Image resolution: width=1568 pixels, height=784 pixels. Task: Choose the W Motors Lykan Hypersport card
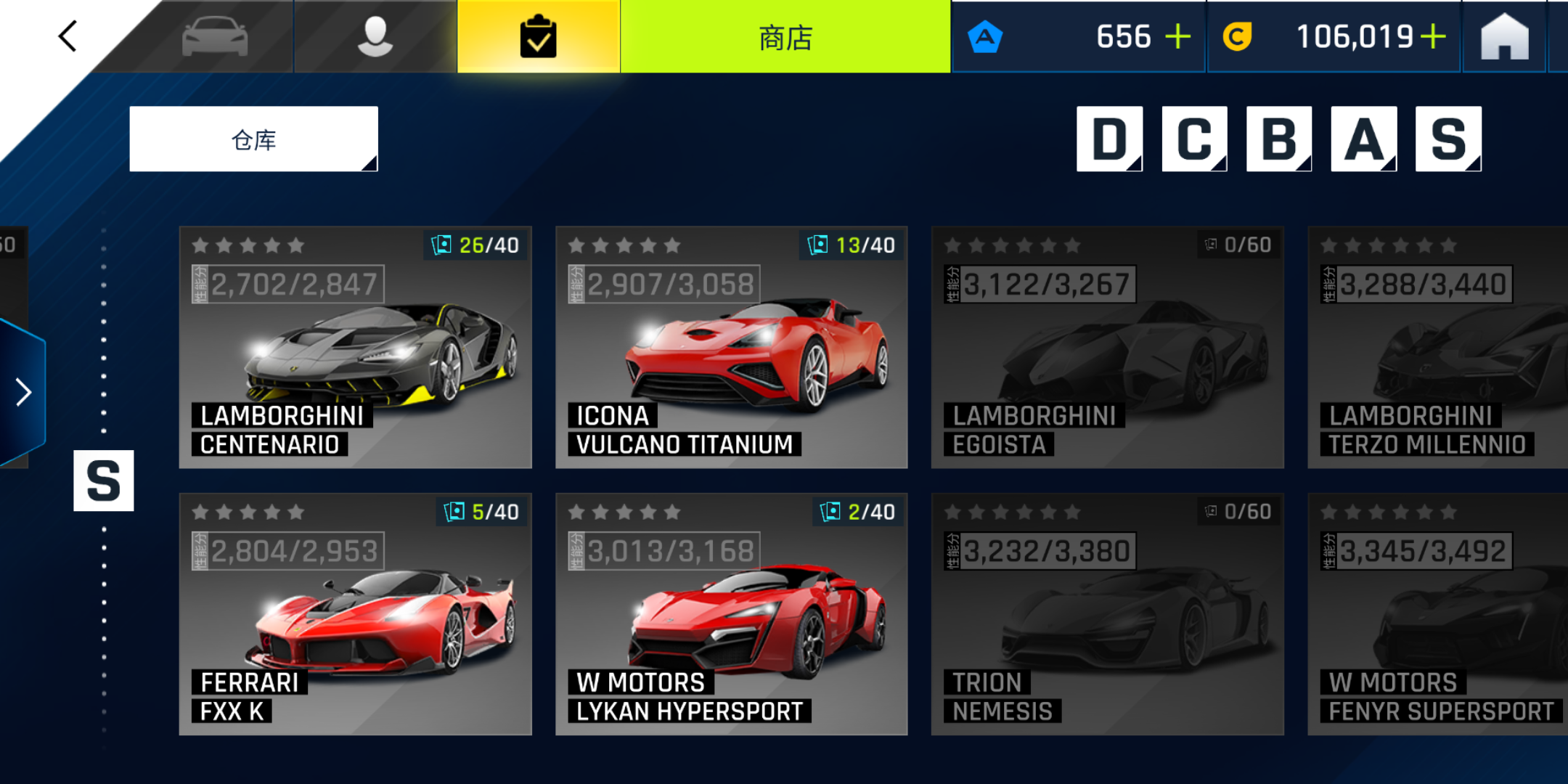click(x=731, y=614)
